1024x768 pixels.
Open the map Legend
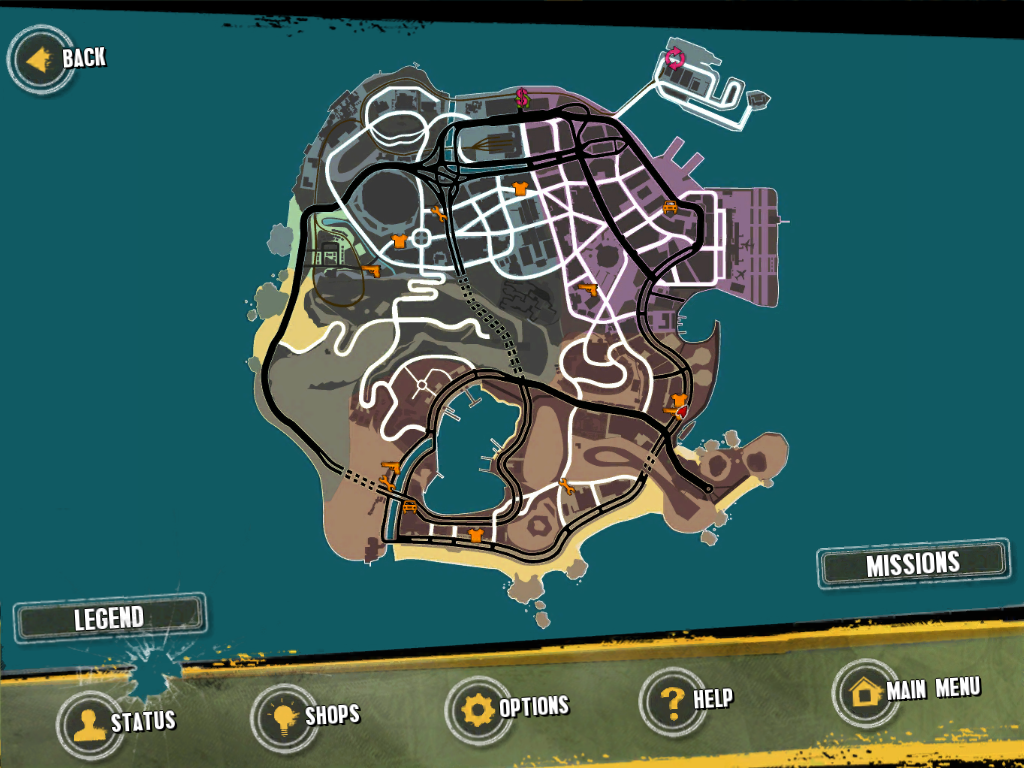pyautogui.click(x=110, y=618)
